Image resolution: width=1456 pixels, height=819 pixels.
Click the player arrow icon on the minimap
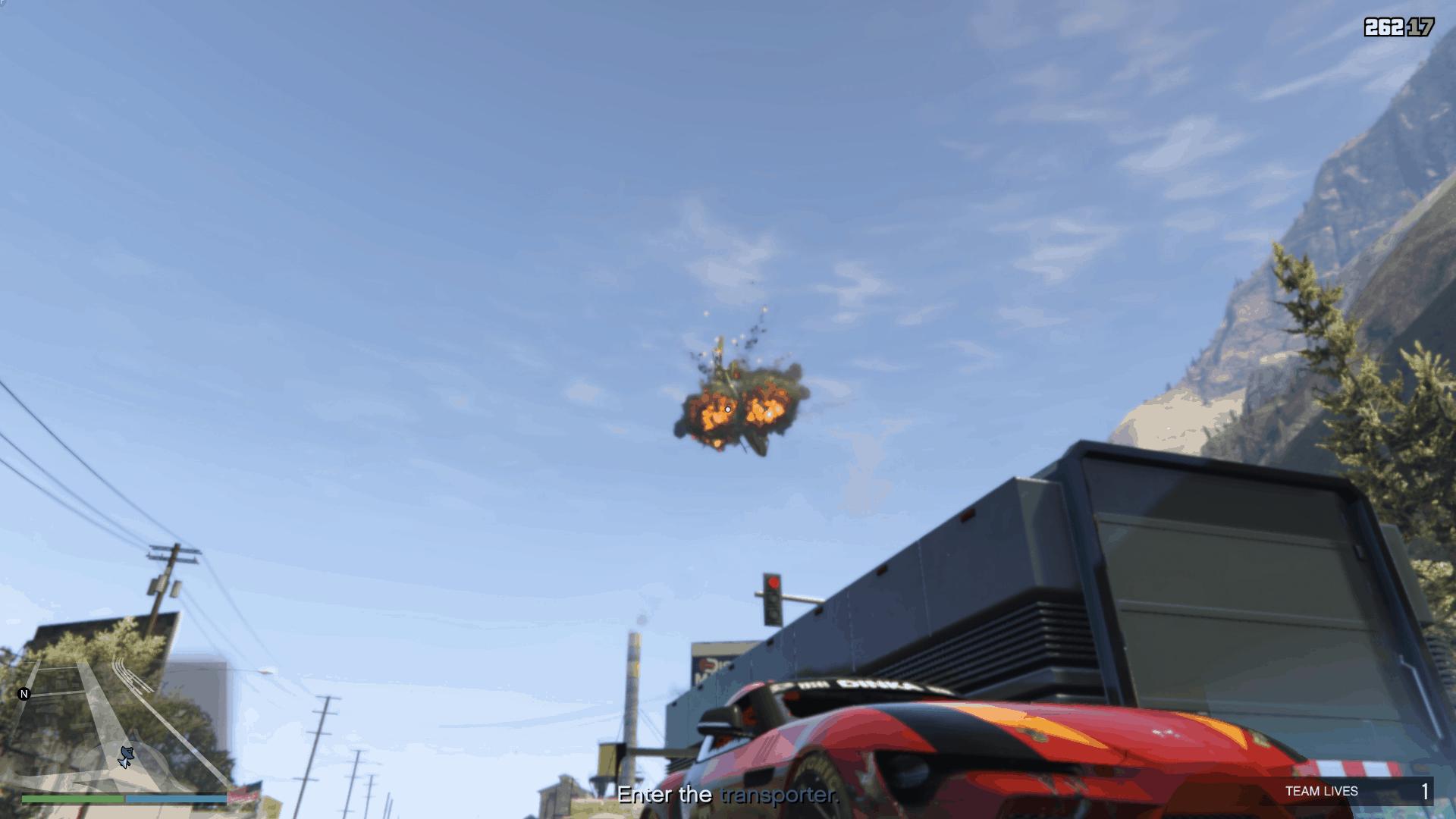(x=125, y=755)
